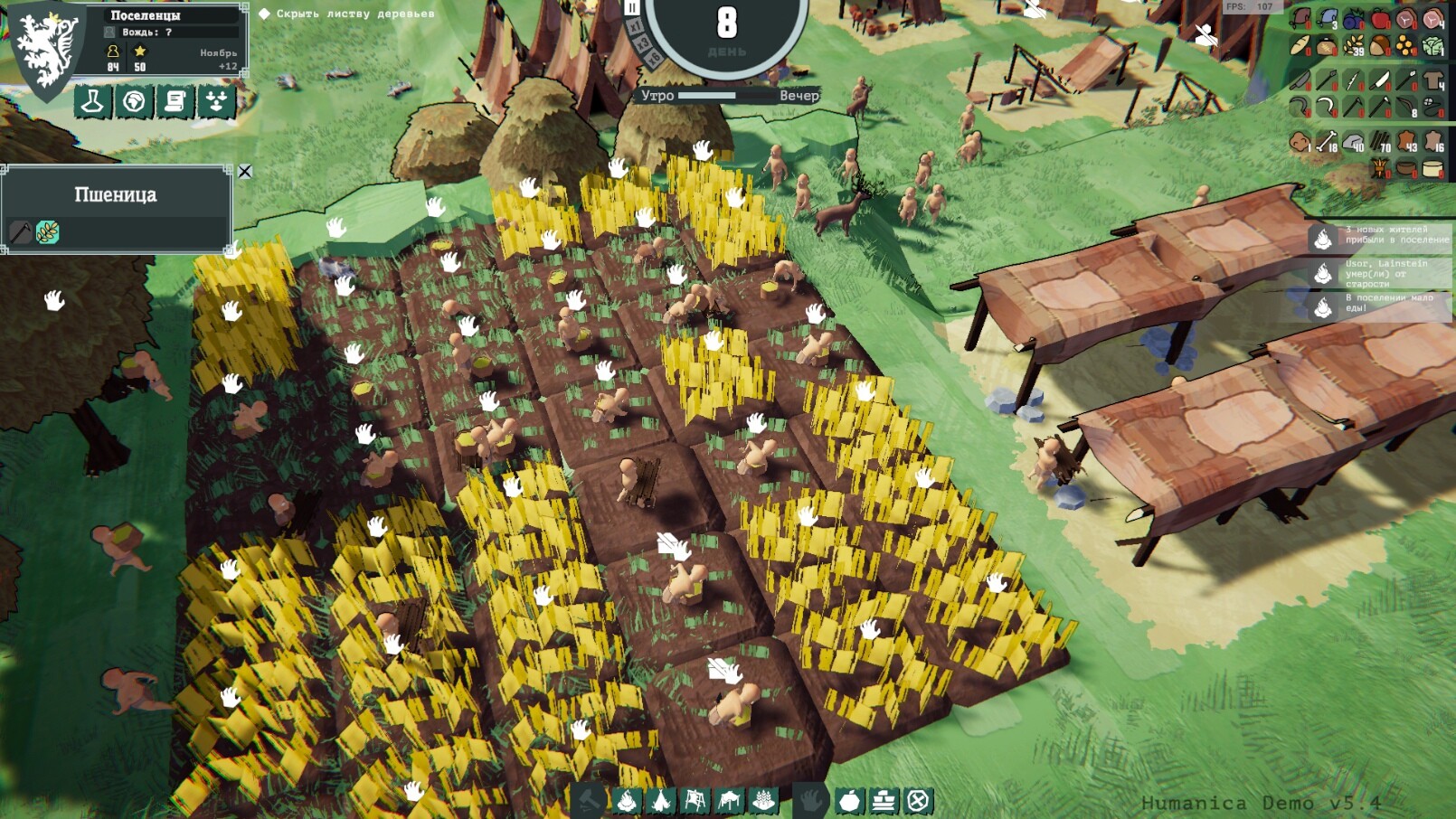Choose the canopy shelter build button

[730, 801]
